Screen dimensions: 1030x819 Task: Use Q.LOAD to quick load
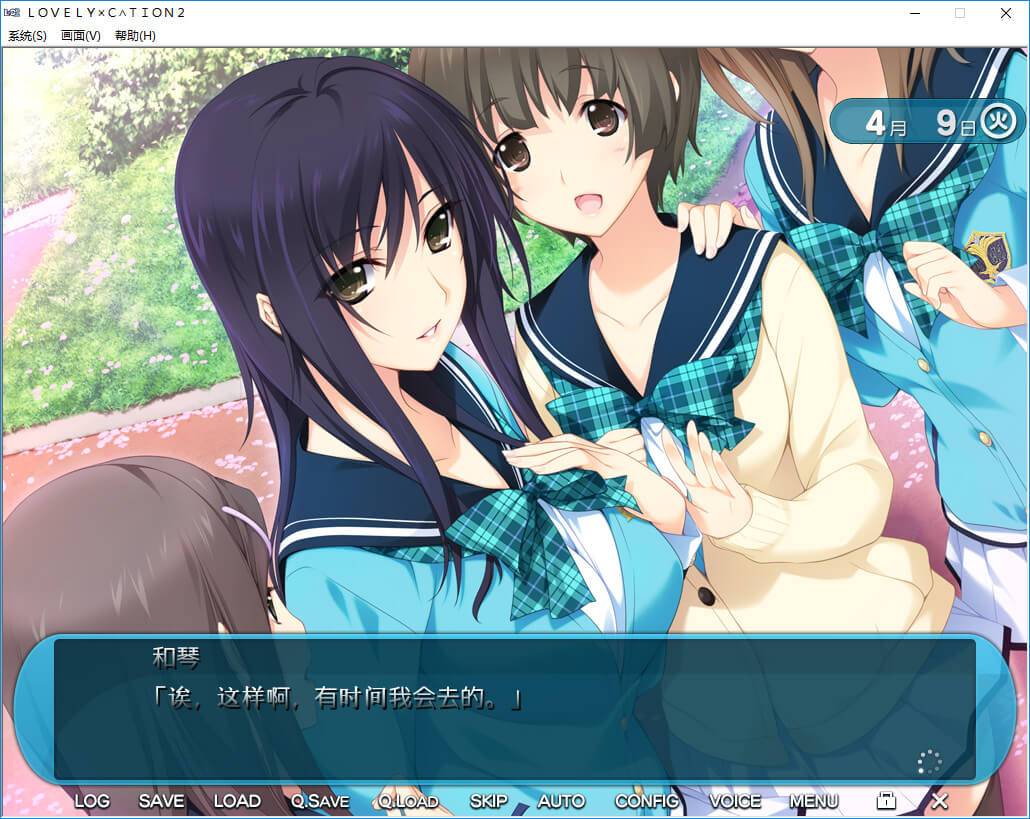(408, 801)
